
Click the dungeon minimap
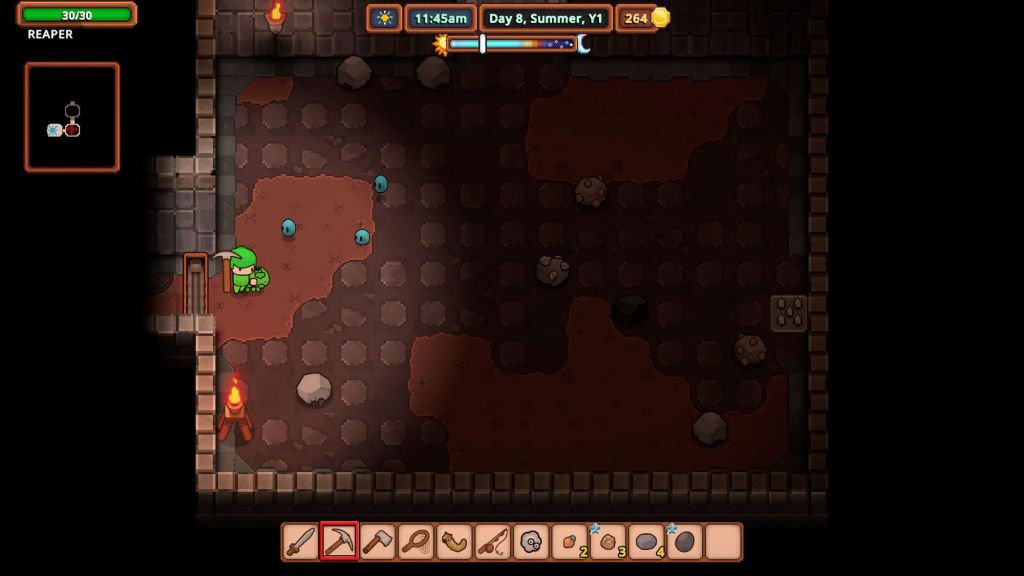[x=72, y=117]
